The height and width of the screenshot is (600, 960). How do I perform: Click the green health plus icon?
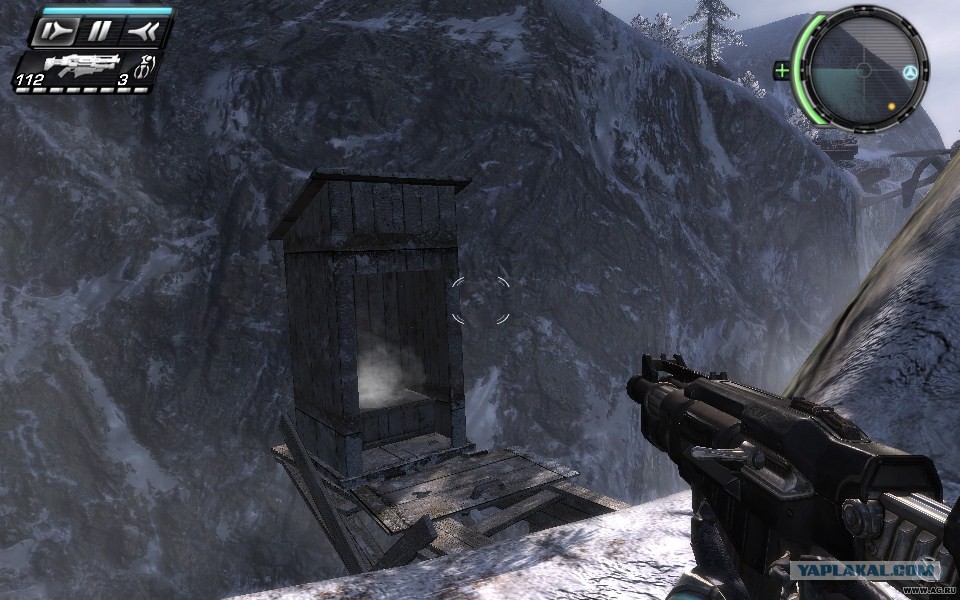[782, 70]
